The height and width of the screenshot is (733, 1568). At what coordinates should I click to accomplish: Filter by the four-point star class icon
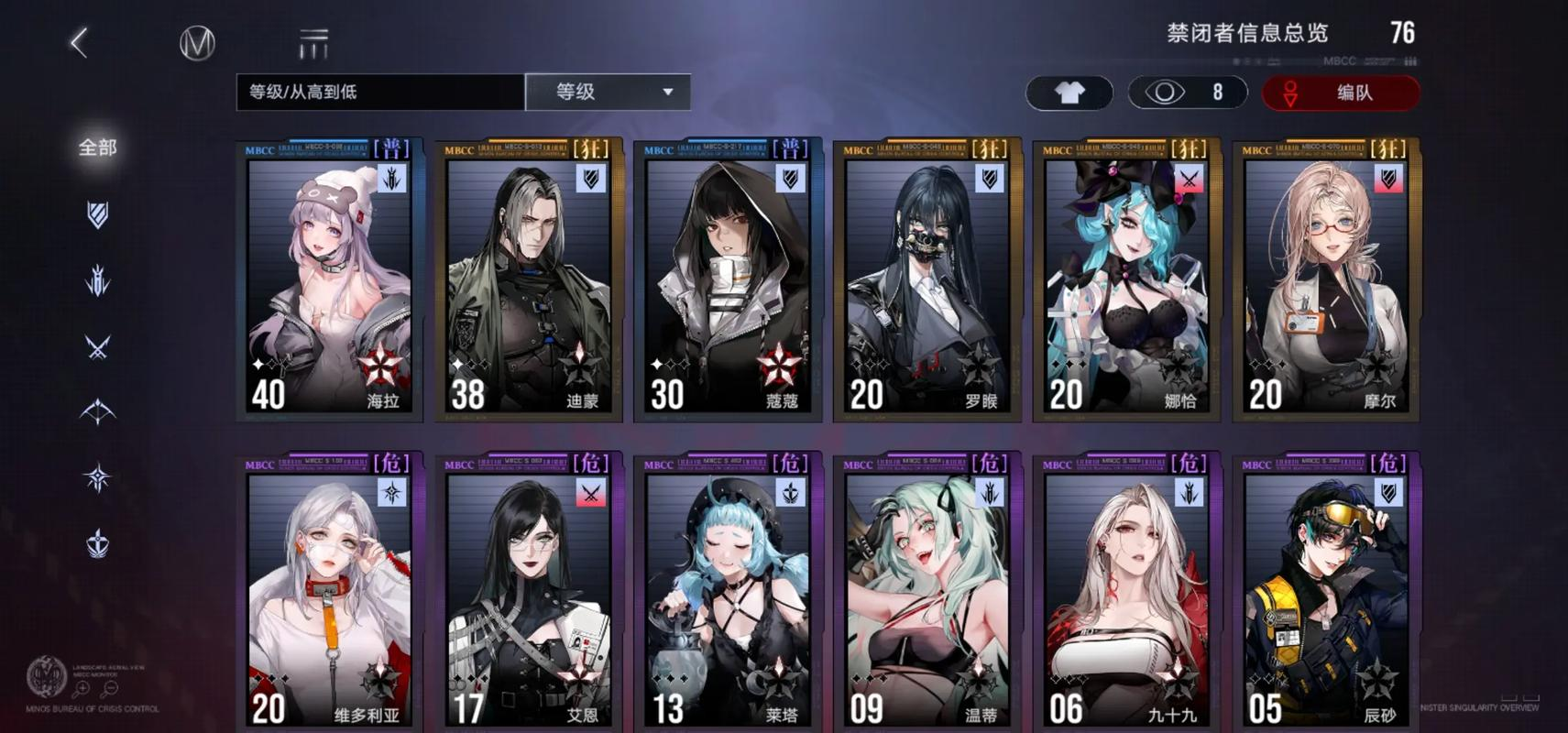coord(97,477)
